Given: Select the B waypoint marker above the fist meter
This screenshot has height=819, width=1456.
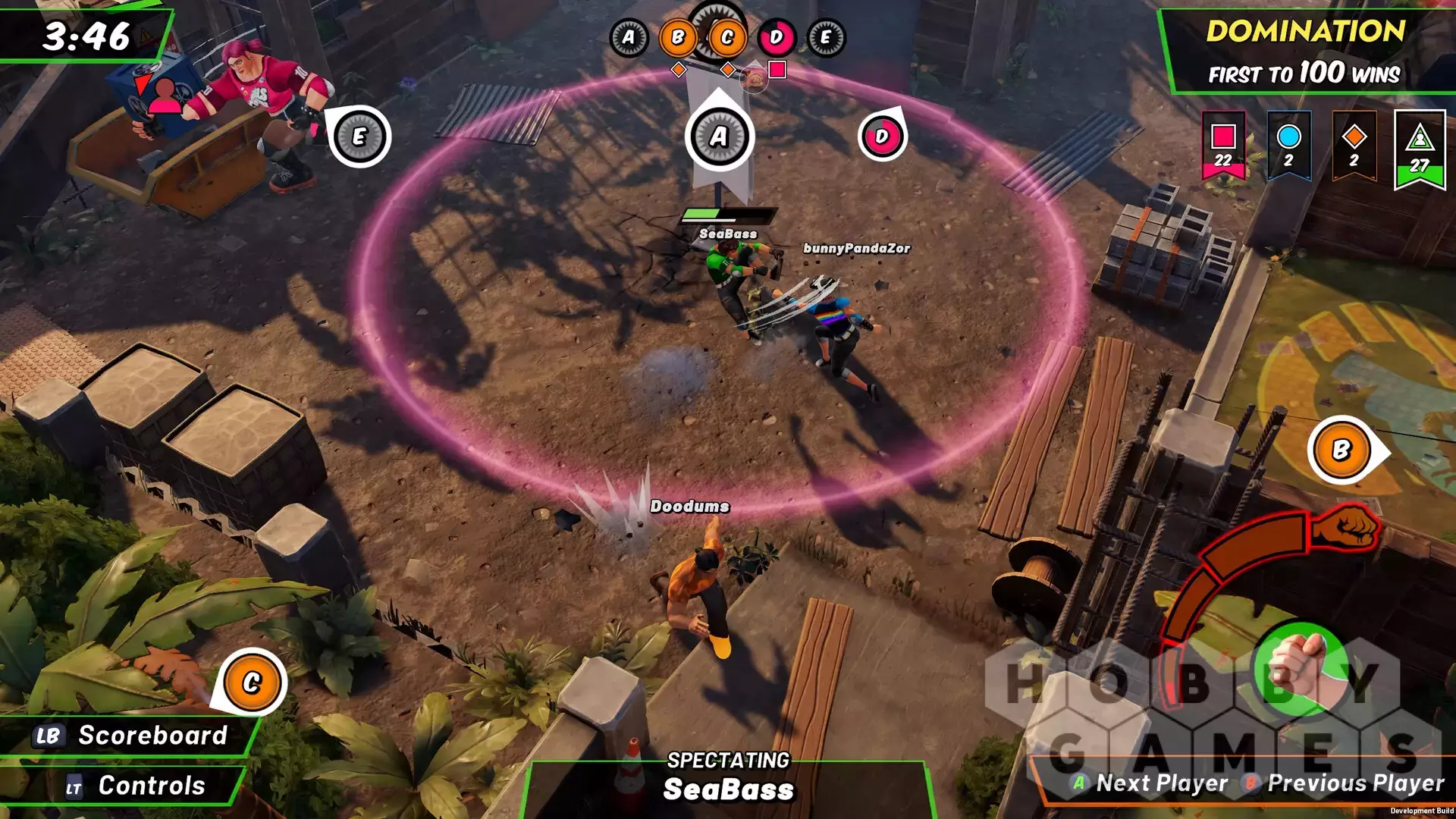Looking at the screenshot, I should (x=1341, y=450).
